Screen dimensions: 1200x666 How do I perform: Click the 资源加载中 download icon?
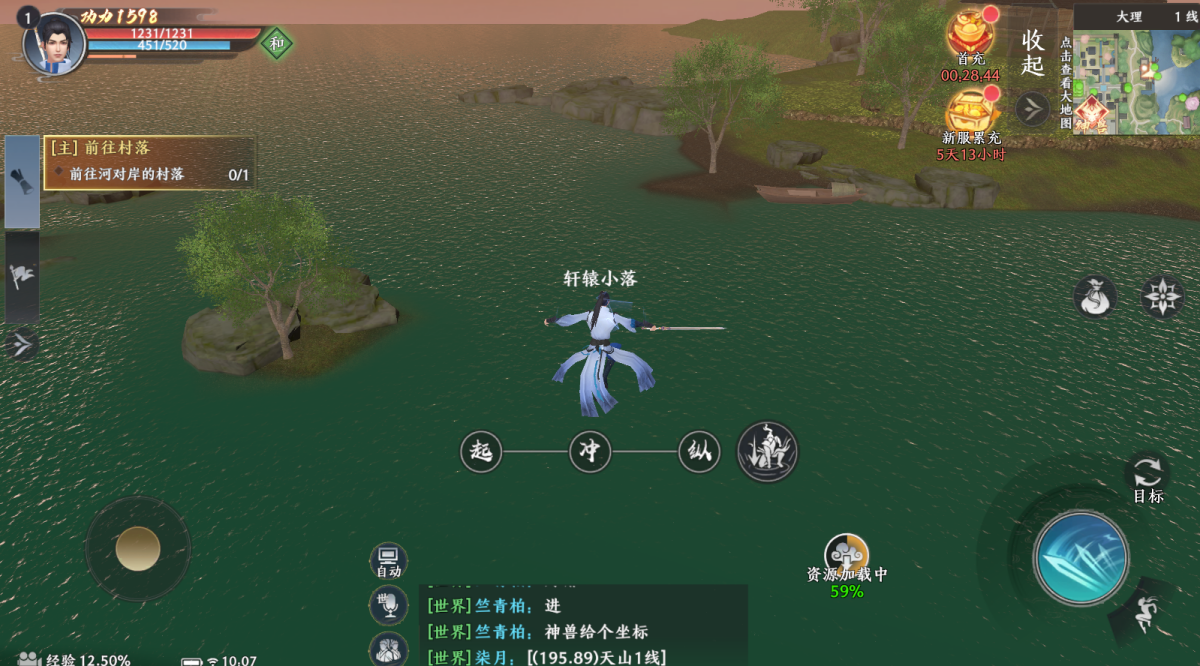(x=846, y=555)
